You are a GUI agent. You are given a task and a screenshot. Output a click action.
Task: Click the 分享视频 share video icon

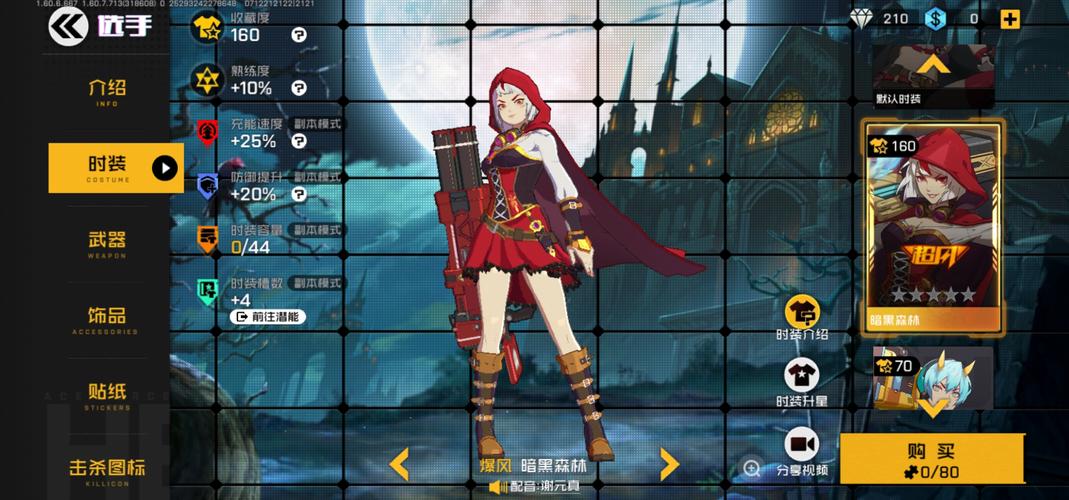click(x=802, y=452)
